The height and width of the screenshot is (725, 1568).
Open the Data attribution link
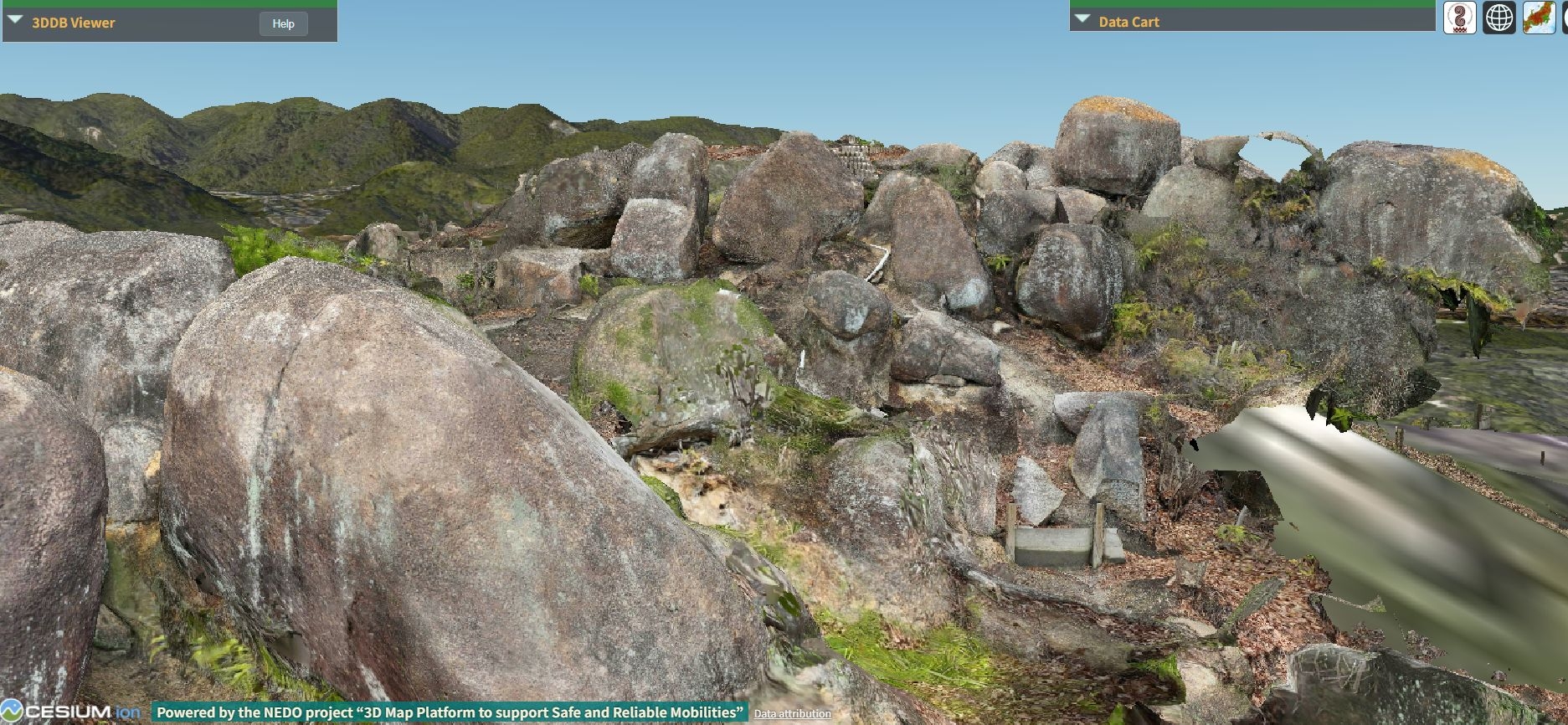coord(792,714)
